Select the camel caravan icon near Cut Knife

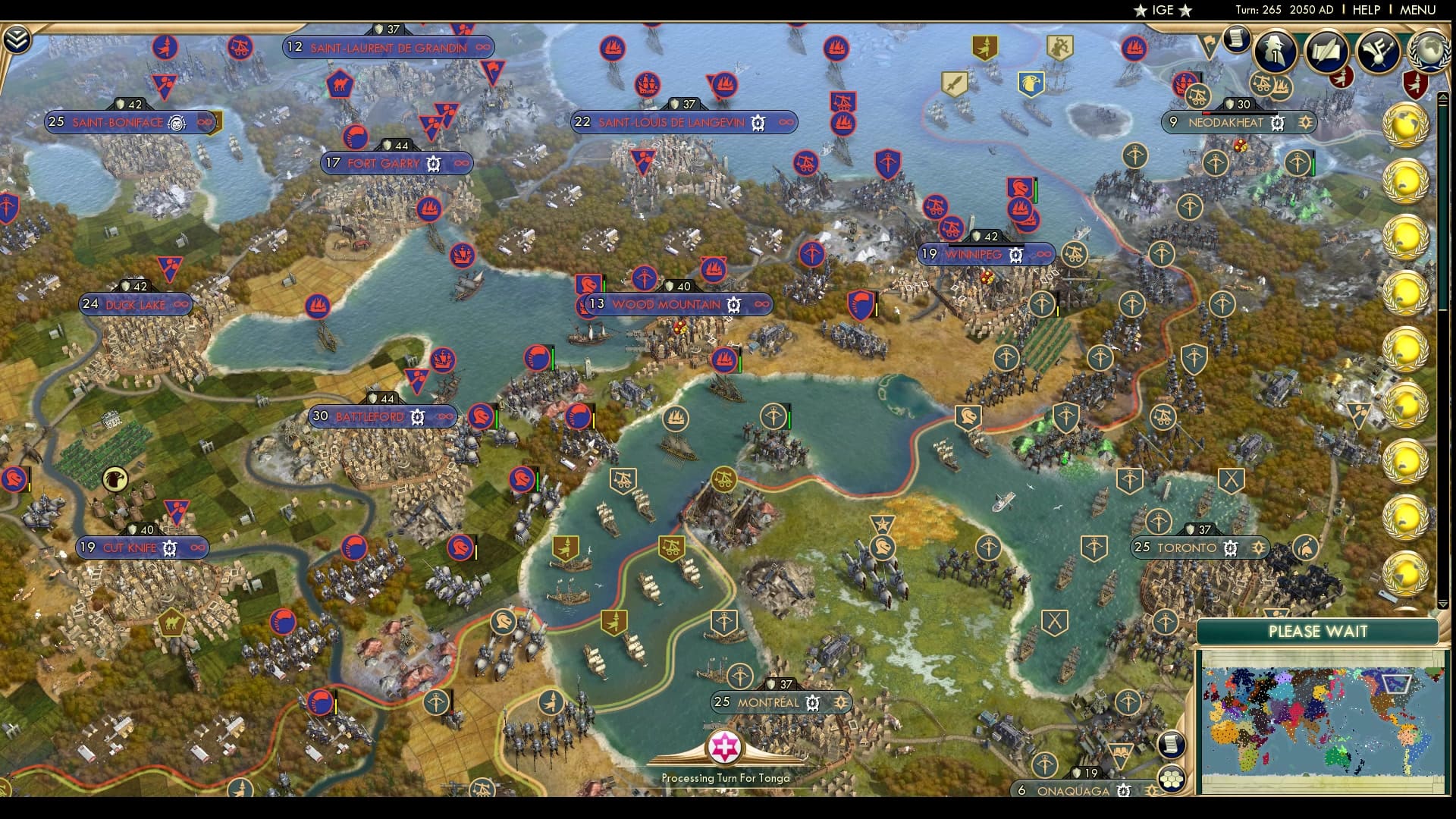coord(174,622)
